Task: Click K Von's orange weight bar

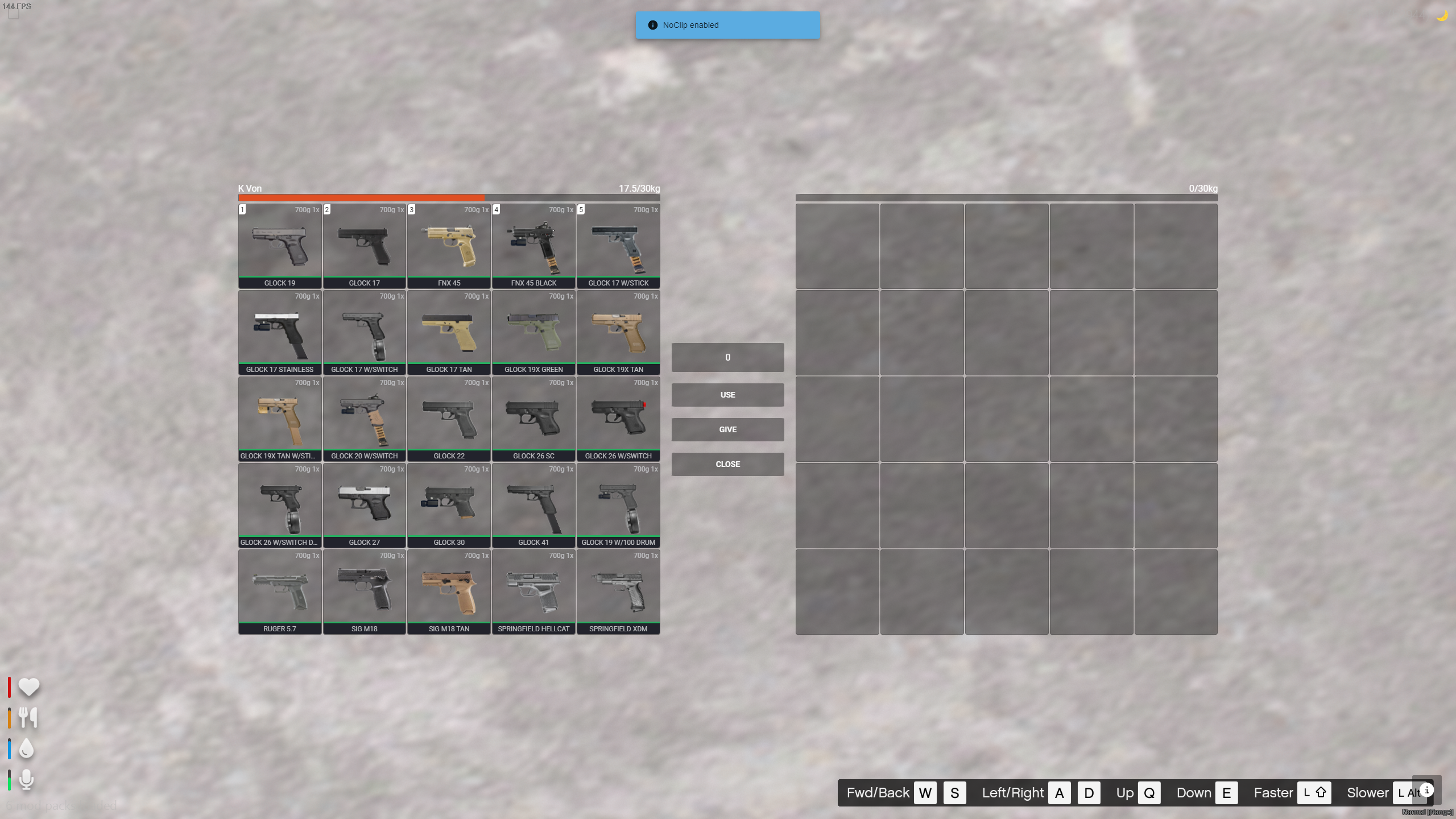Action: (361, 197)
